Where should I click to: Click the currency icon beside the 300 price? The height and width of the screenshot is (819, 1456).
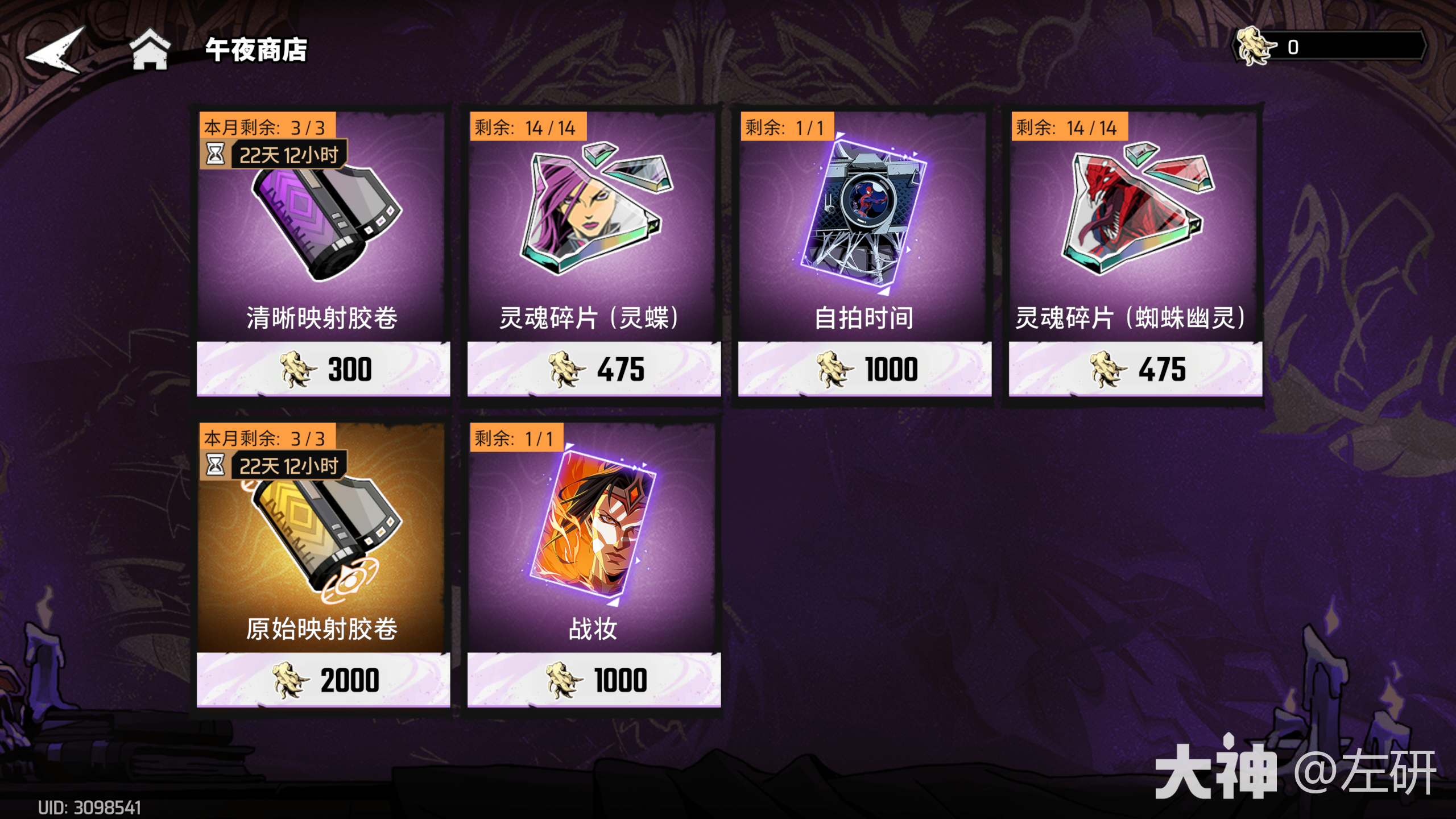point(296,370)
